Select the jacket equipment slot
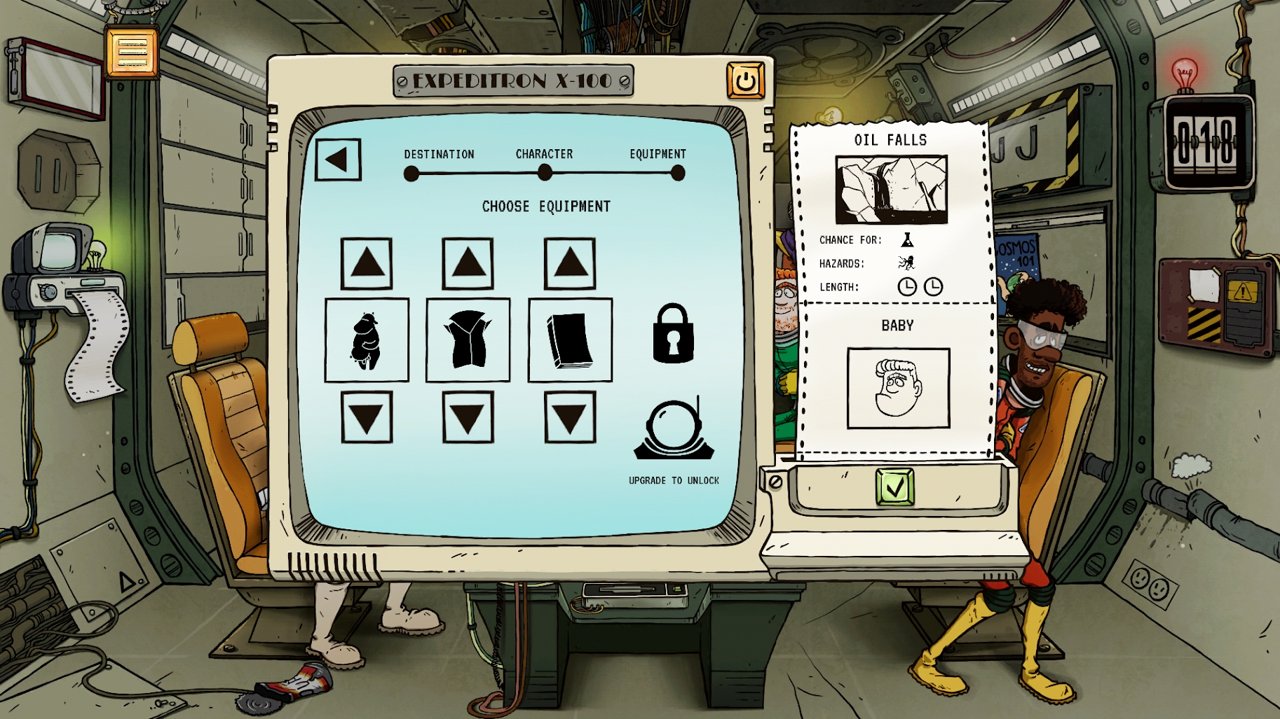This screenshot has height=719, width=1280. [x=468, y=340]
